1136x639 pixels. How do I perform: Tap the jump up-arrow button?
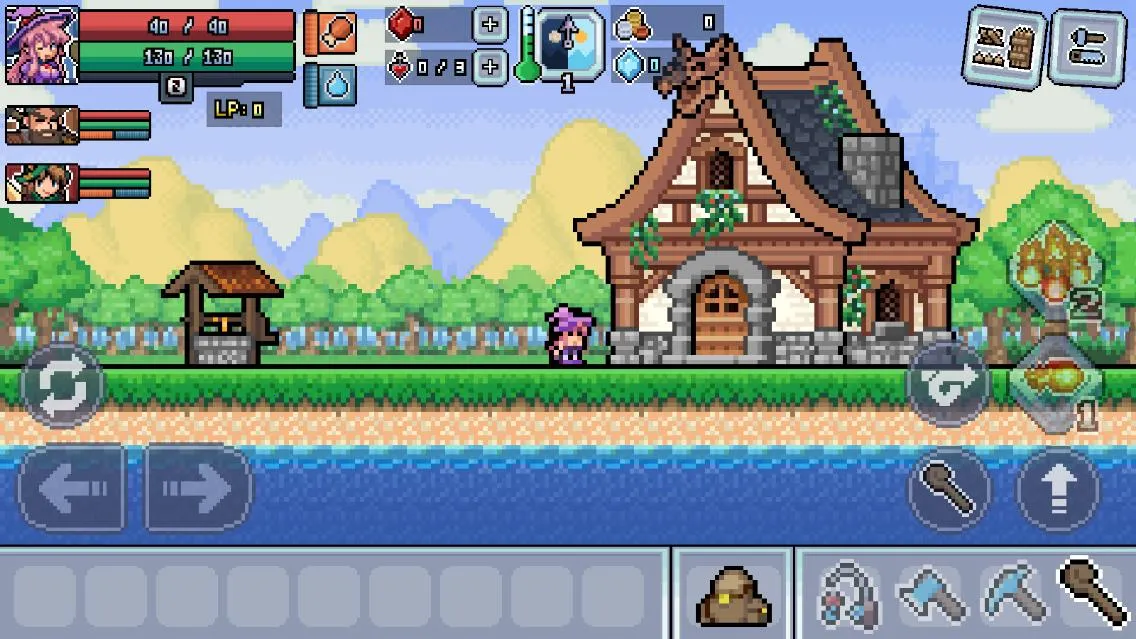click(1058, 489)
